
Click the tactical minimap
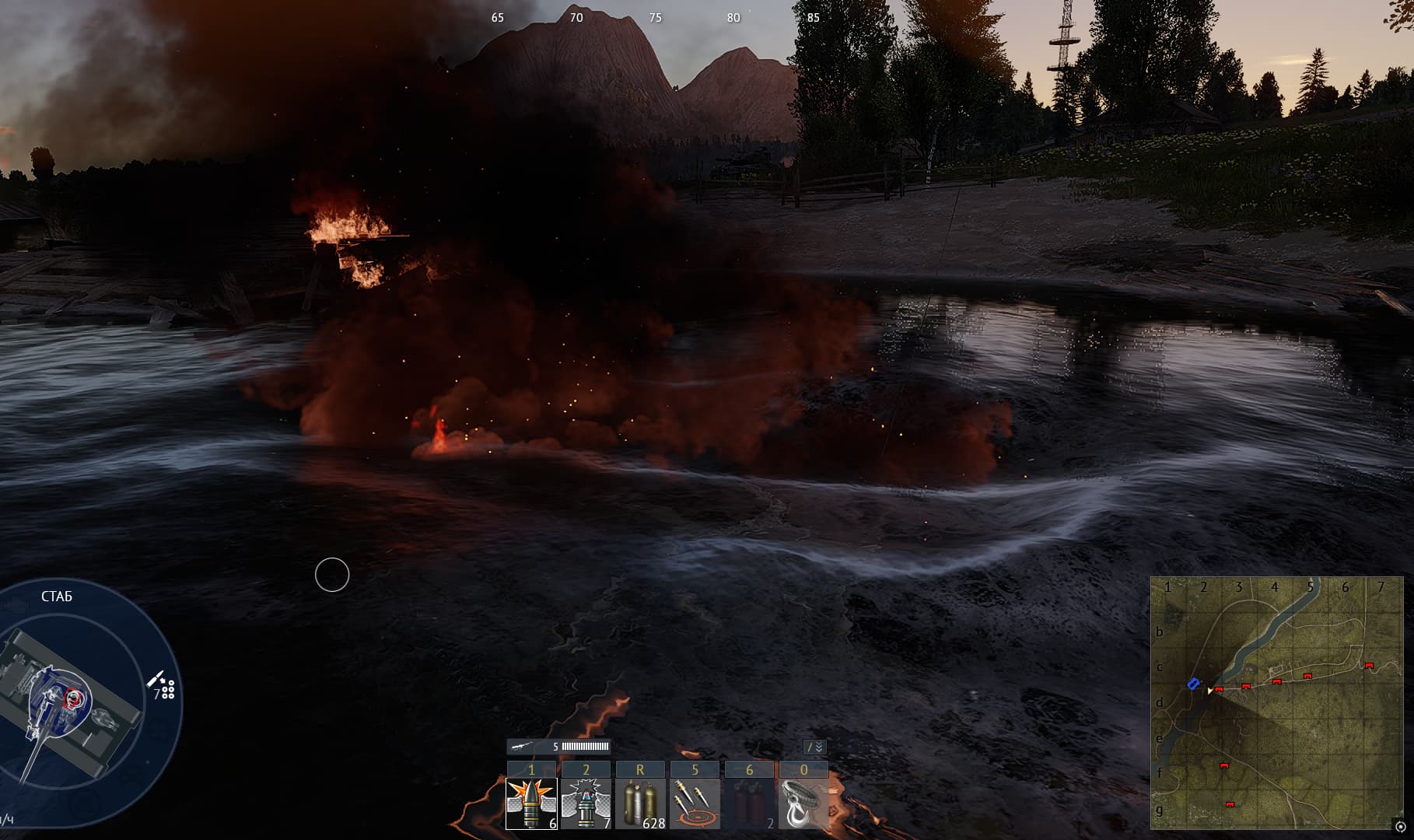pyautogui.click(x=1276, y=702)
